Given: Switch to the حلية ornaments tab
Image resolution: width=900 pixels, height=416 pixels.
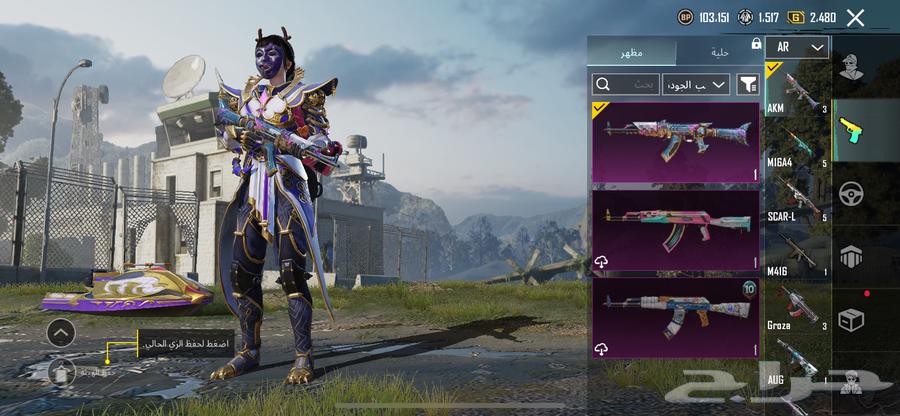Looking at the screenshot, I should [718, 52].
